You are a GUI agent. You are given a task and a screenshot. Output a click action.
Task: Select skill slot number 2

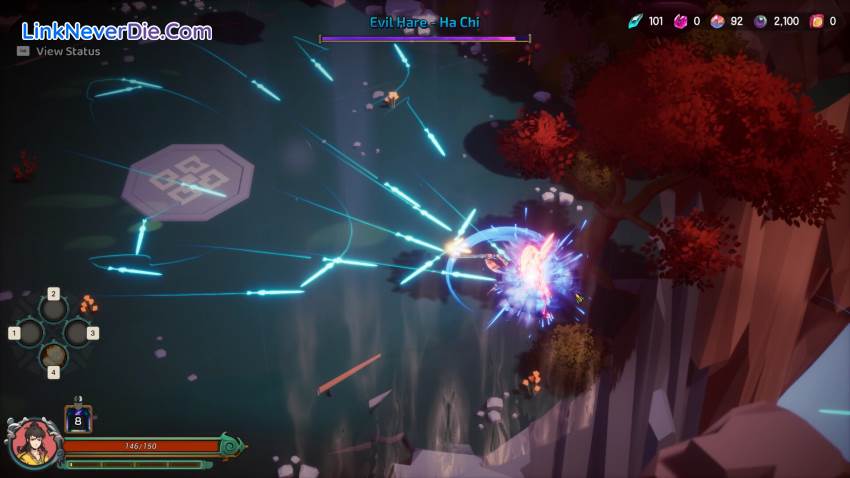[54, 309]
